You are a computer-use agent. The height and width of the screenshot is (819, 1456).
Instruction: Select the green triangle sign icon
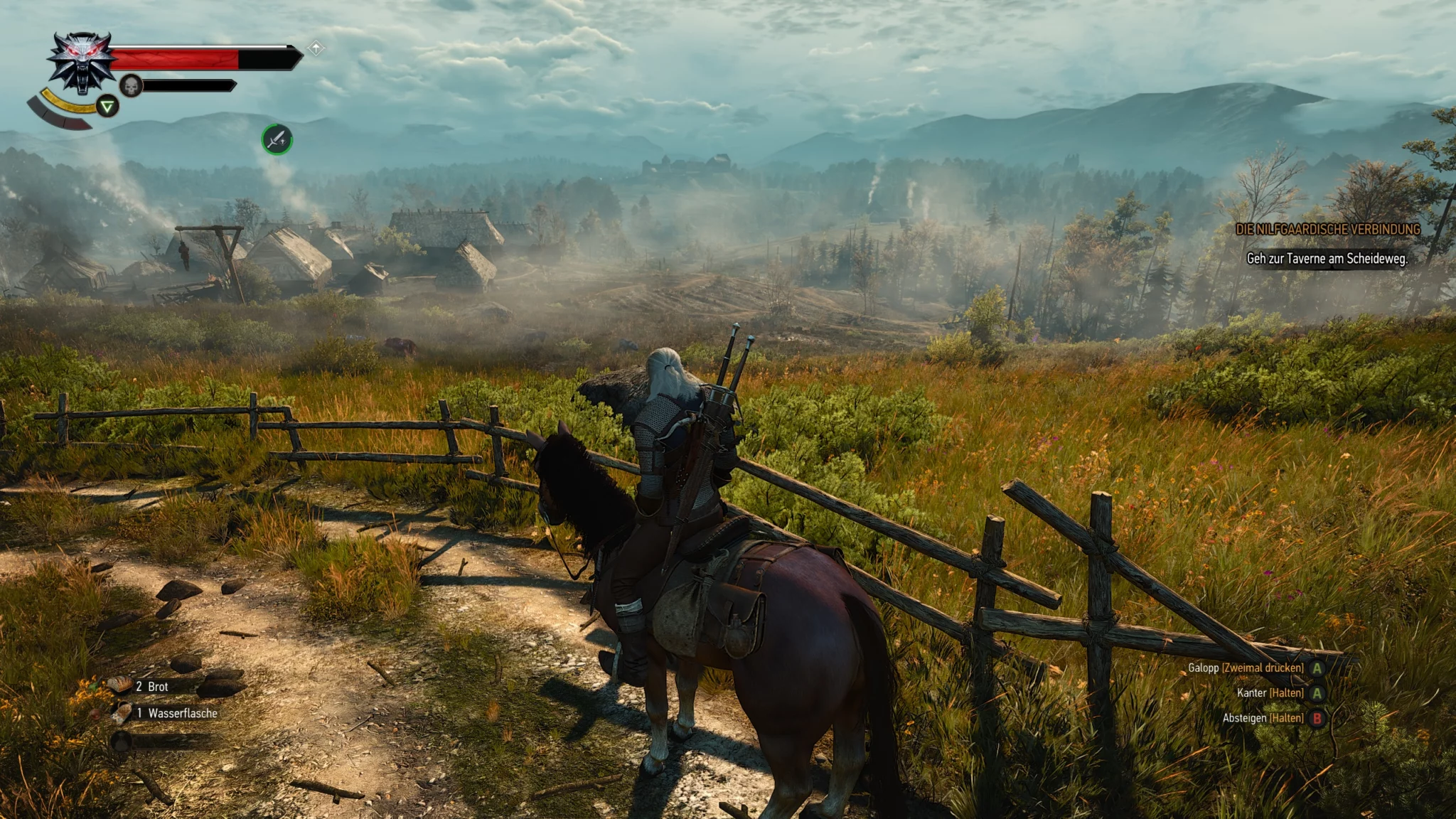click(107, 107)
